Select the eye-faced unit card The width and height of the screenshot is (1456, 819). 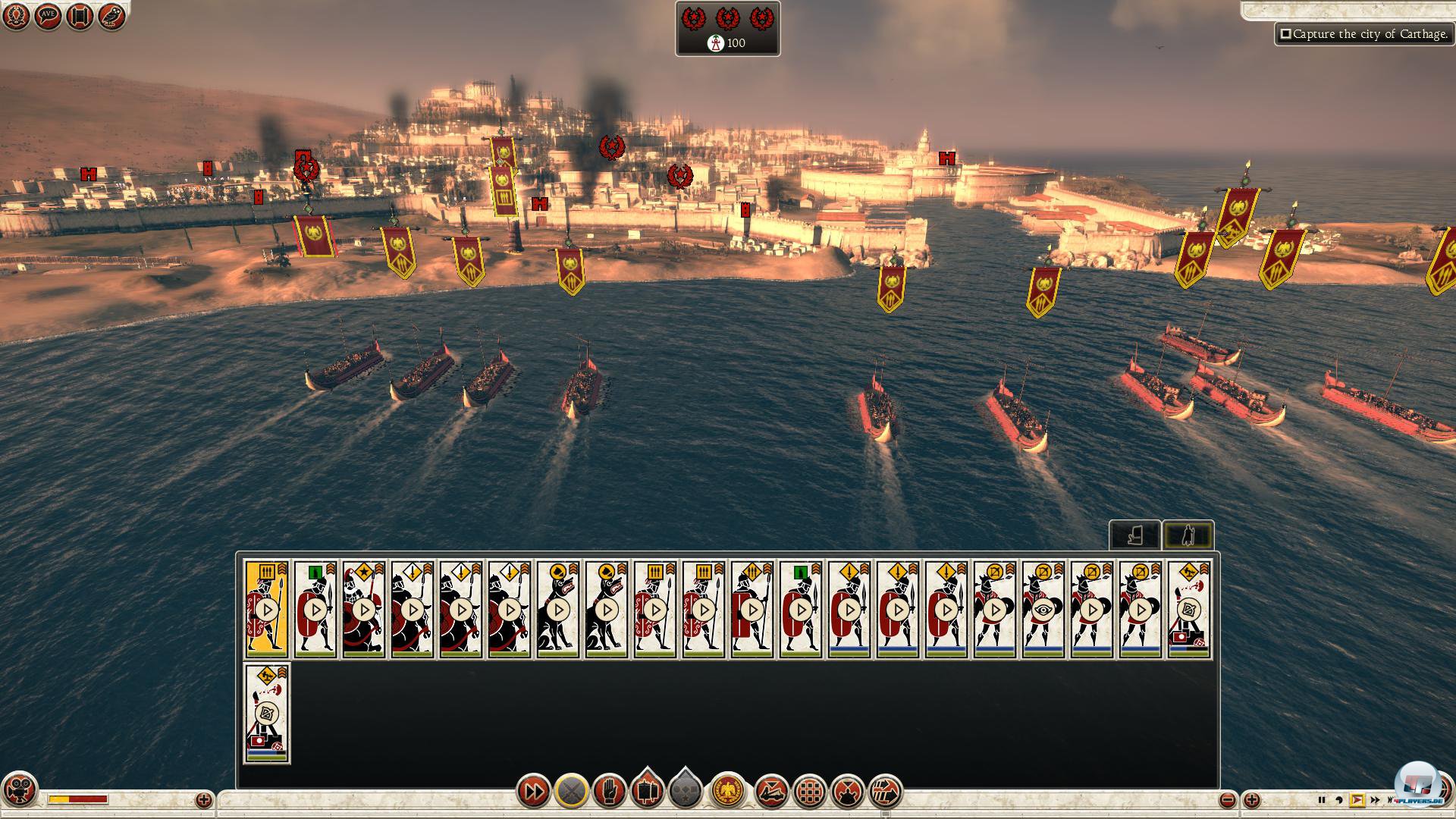1043,609
